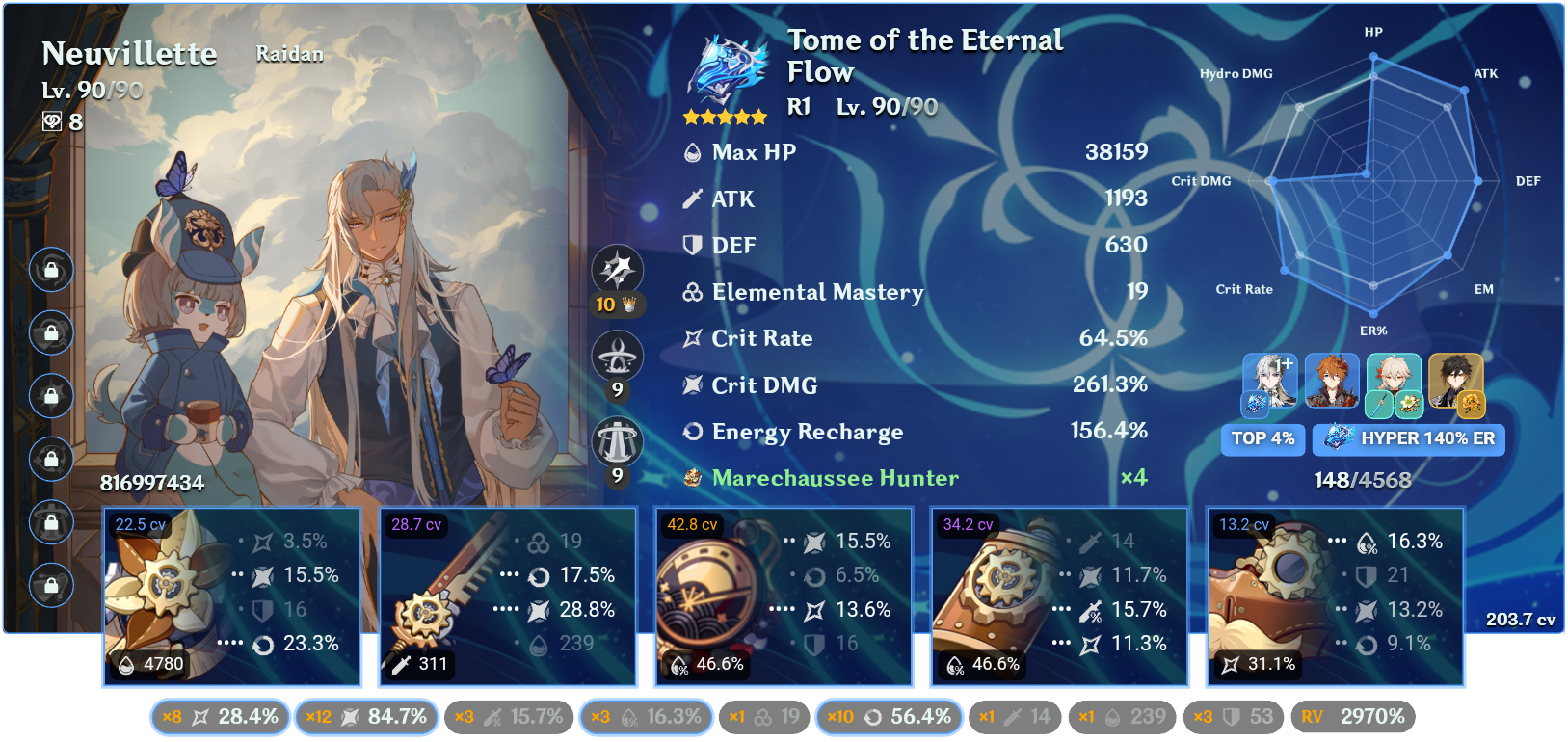
Task: Open the 148/4568 leaderboard ranking
Action: [1361, 477]
